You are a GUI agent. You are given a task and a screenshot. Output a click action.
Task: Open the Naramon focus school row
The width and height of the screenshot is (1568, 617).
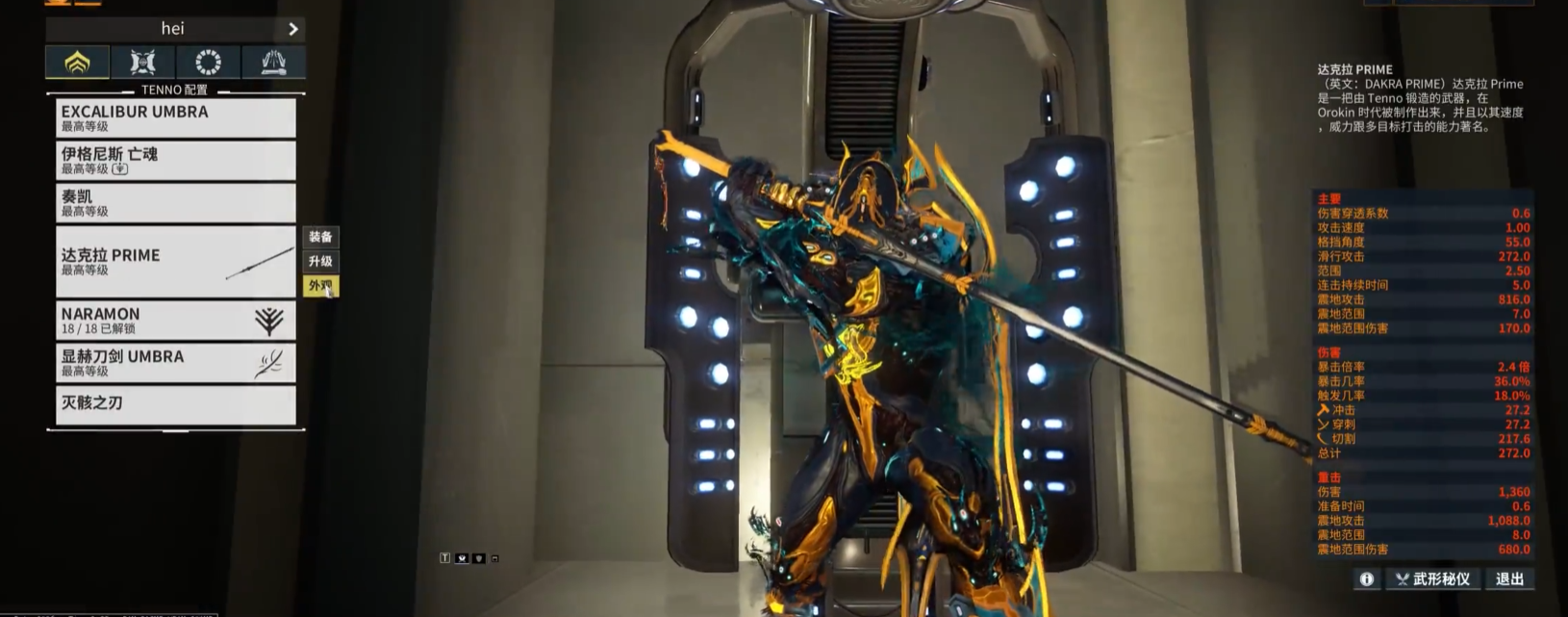[x=175, y=321]
